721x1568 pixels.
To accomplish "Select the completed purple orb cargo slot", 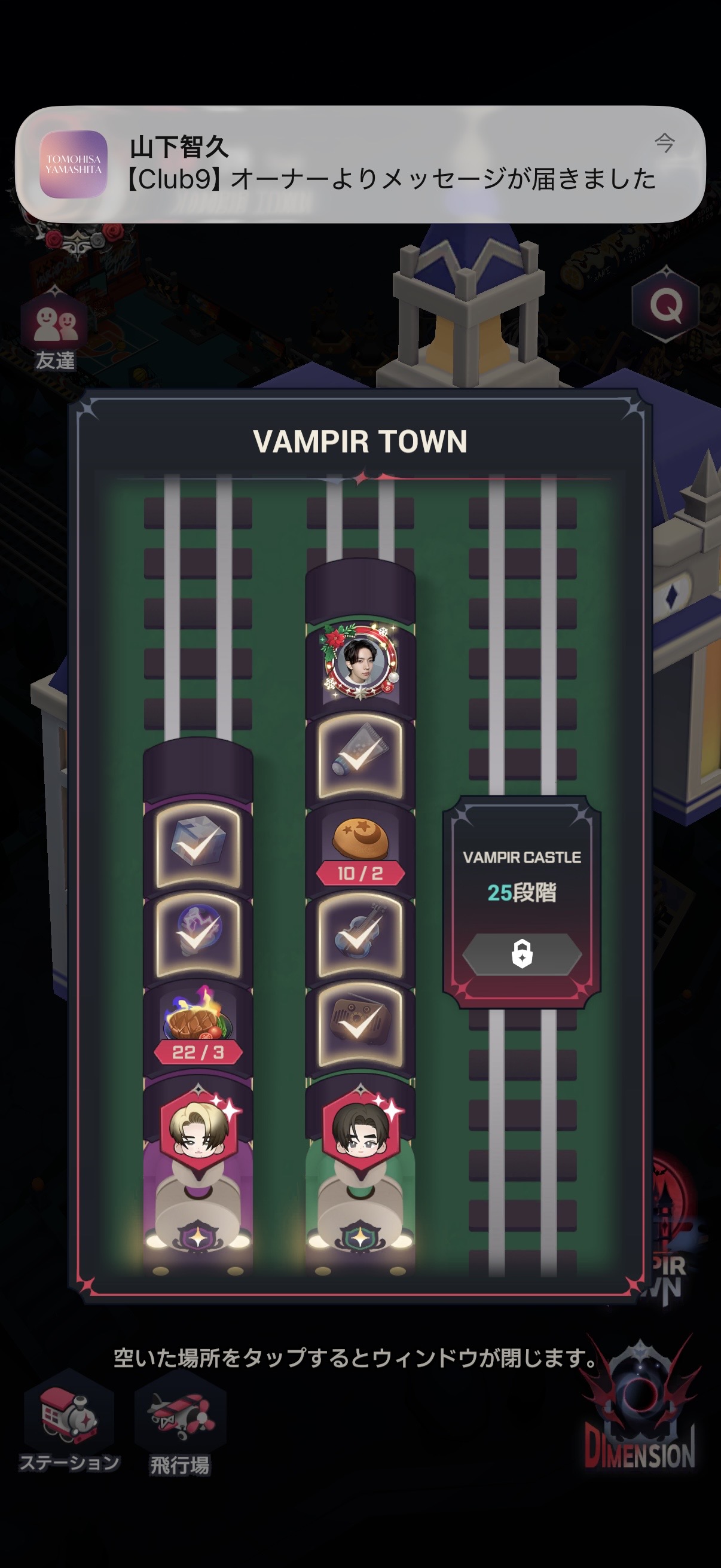I will tap(198, 935).
